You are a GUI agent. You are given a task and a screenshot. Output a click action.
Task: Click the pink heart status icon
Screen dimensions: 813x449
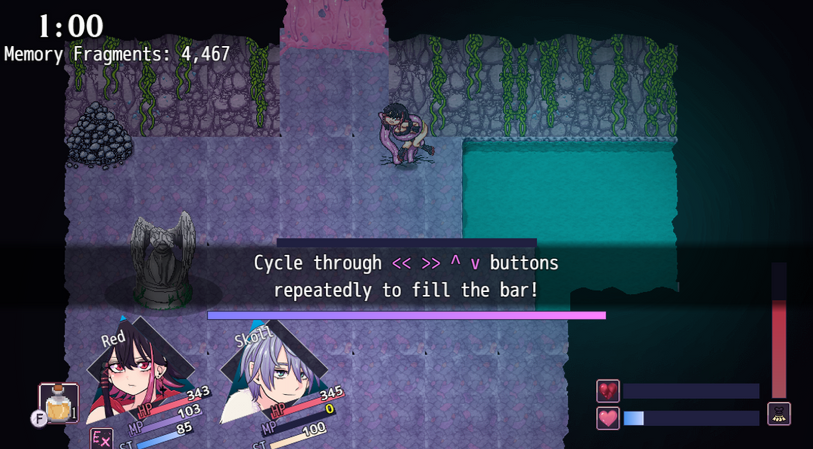coord(608,418)
